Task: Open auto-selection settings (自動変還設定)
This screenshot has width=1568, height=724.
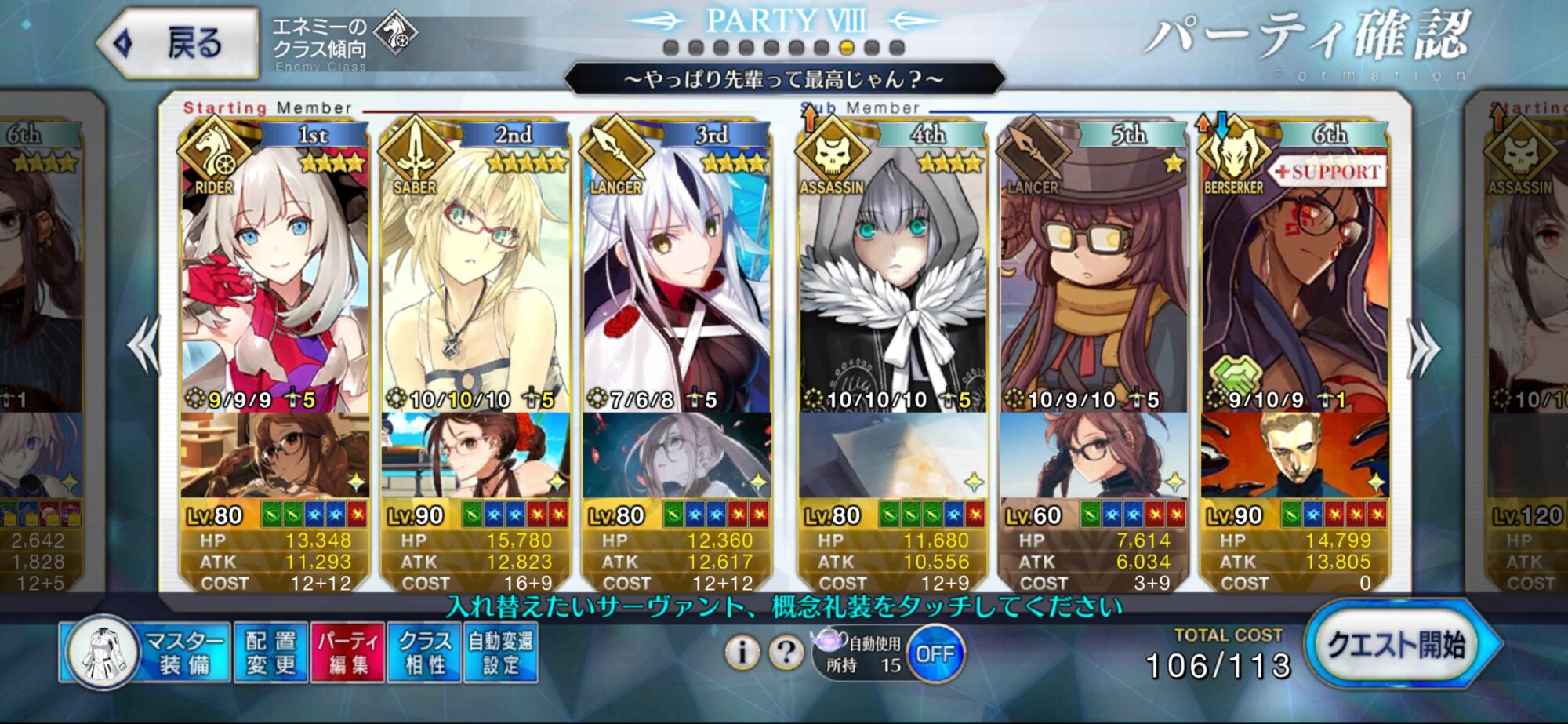Action: pos(501,653)
